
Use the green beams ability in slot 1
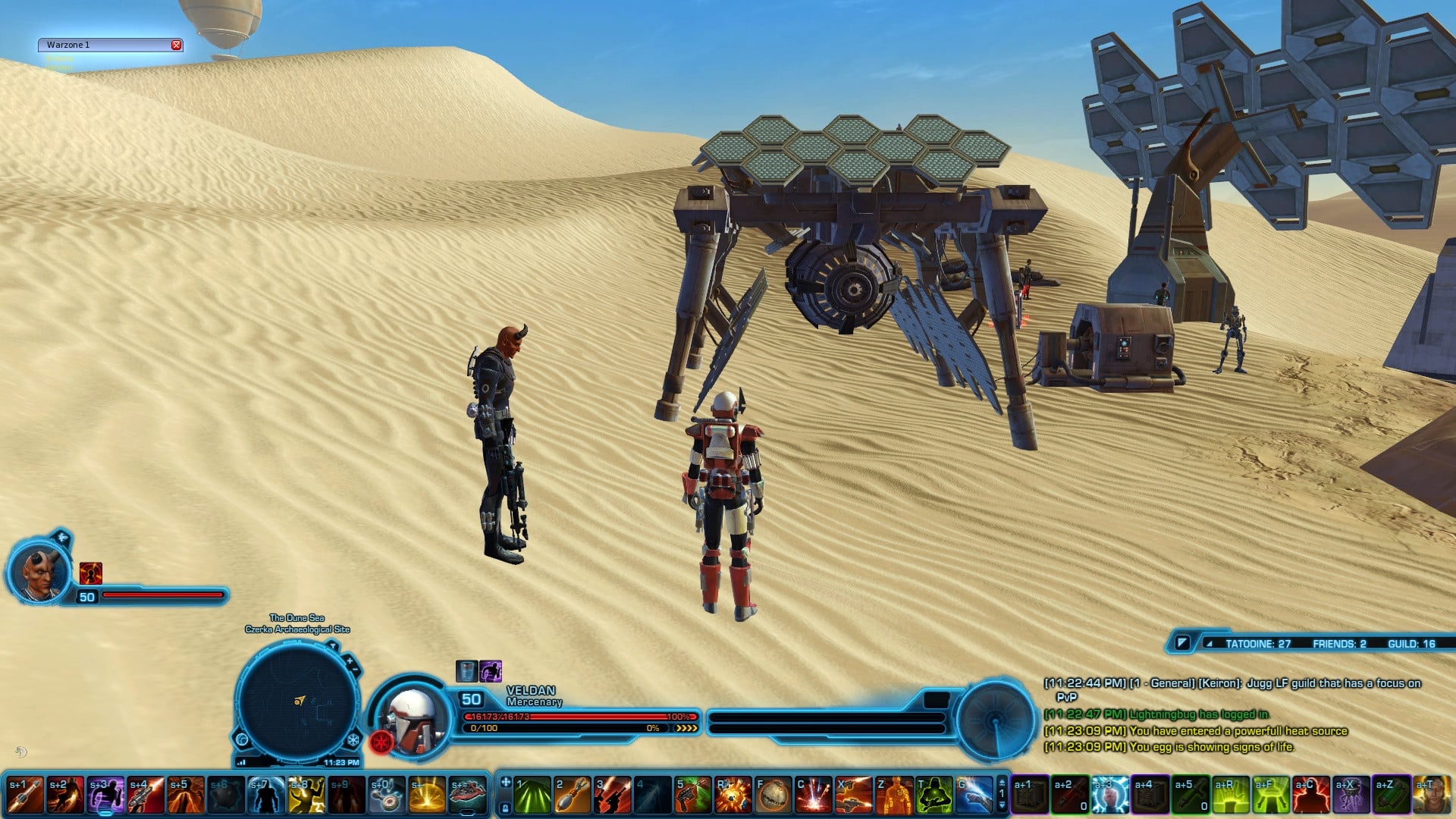532,795
